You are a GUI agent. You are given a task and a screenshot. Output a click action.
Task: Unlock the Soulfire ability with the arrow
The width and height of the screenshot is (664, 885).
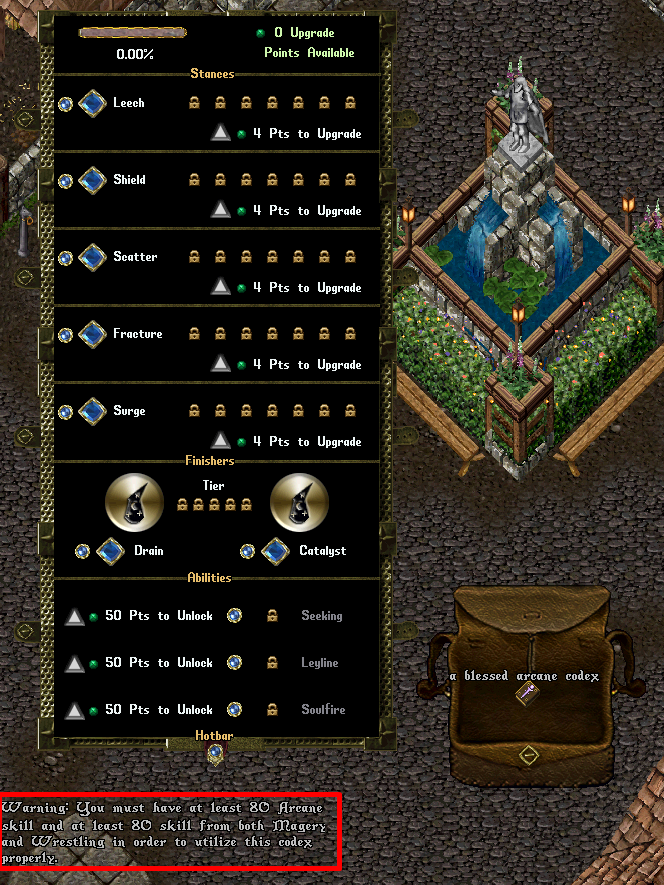[74, 710]
